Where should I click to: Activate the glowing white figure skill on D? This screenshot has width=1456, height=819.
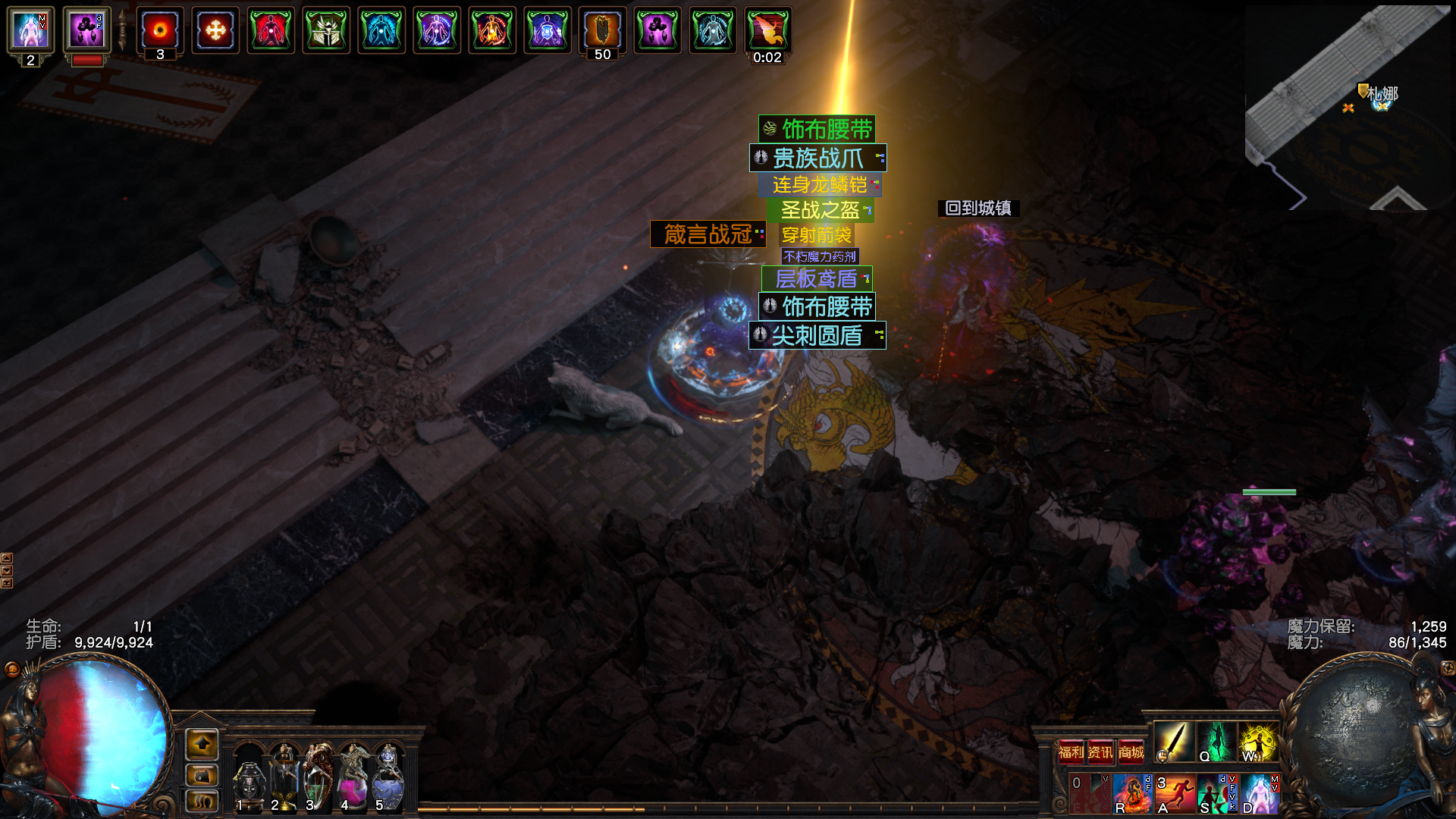tap(1260, 793)
